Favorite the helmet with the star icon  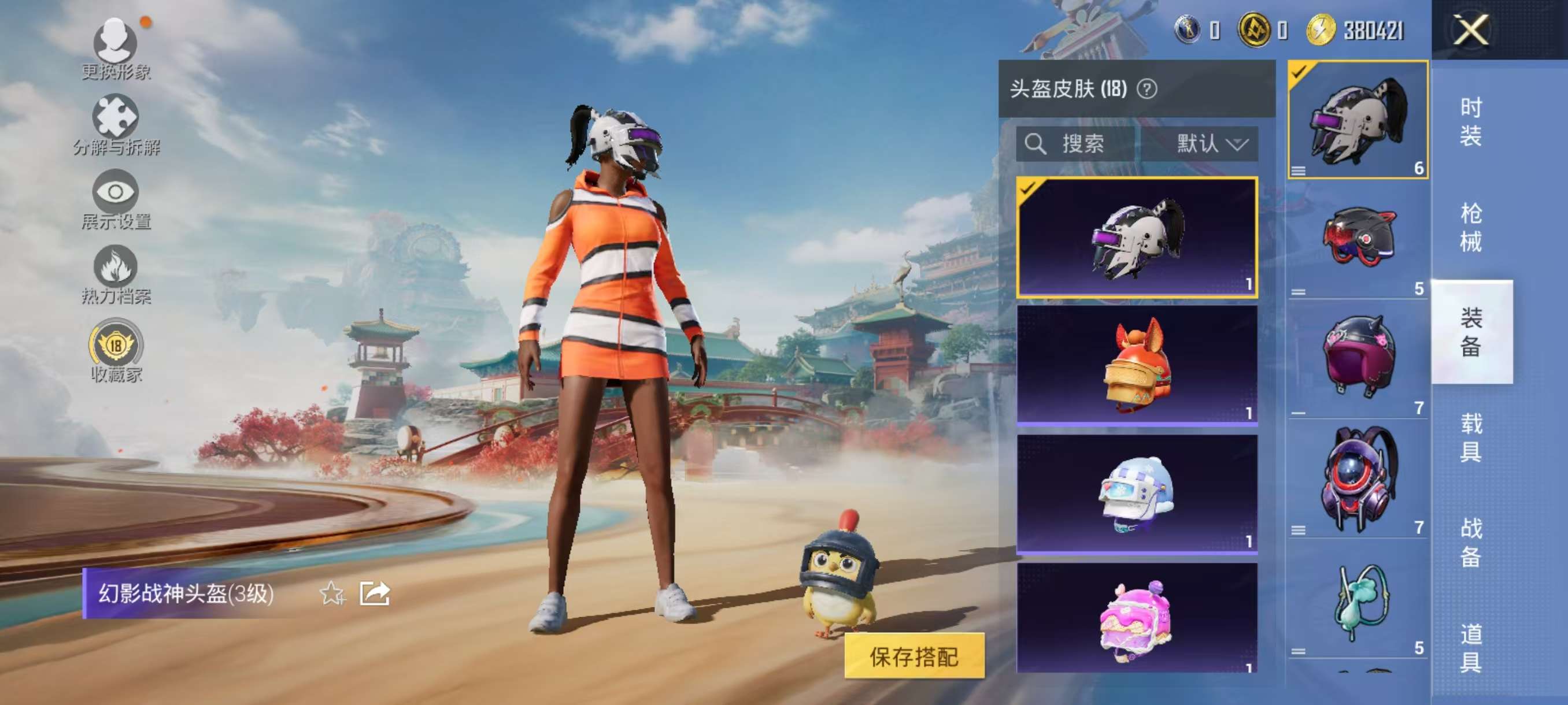click(332, 593)
